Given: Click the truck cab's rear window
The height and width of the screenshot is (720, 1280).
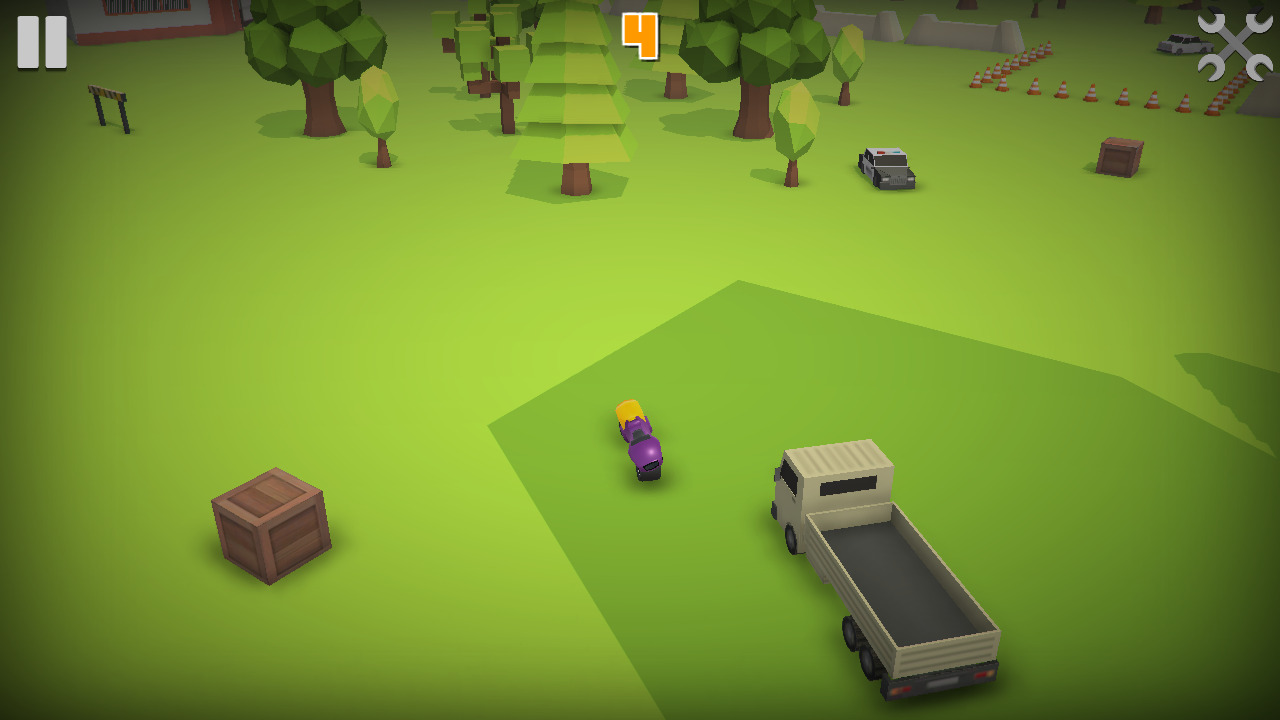Looking at the screenshot, I should point(850,485).
